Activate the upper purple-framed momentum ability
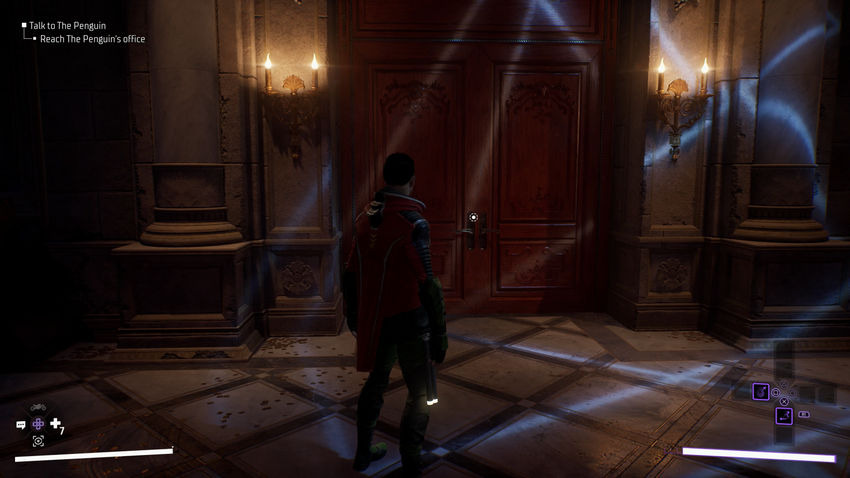 (x=760, y=391)
